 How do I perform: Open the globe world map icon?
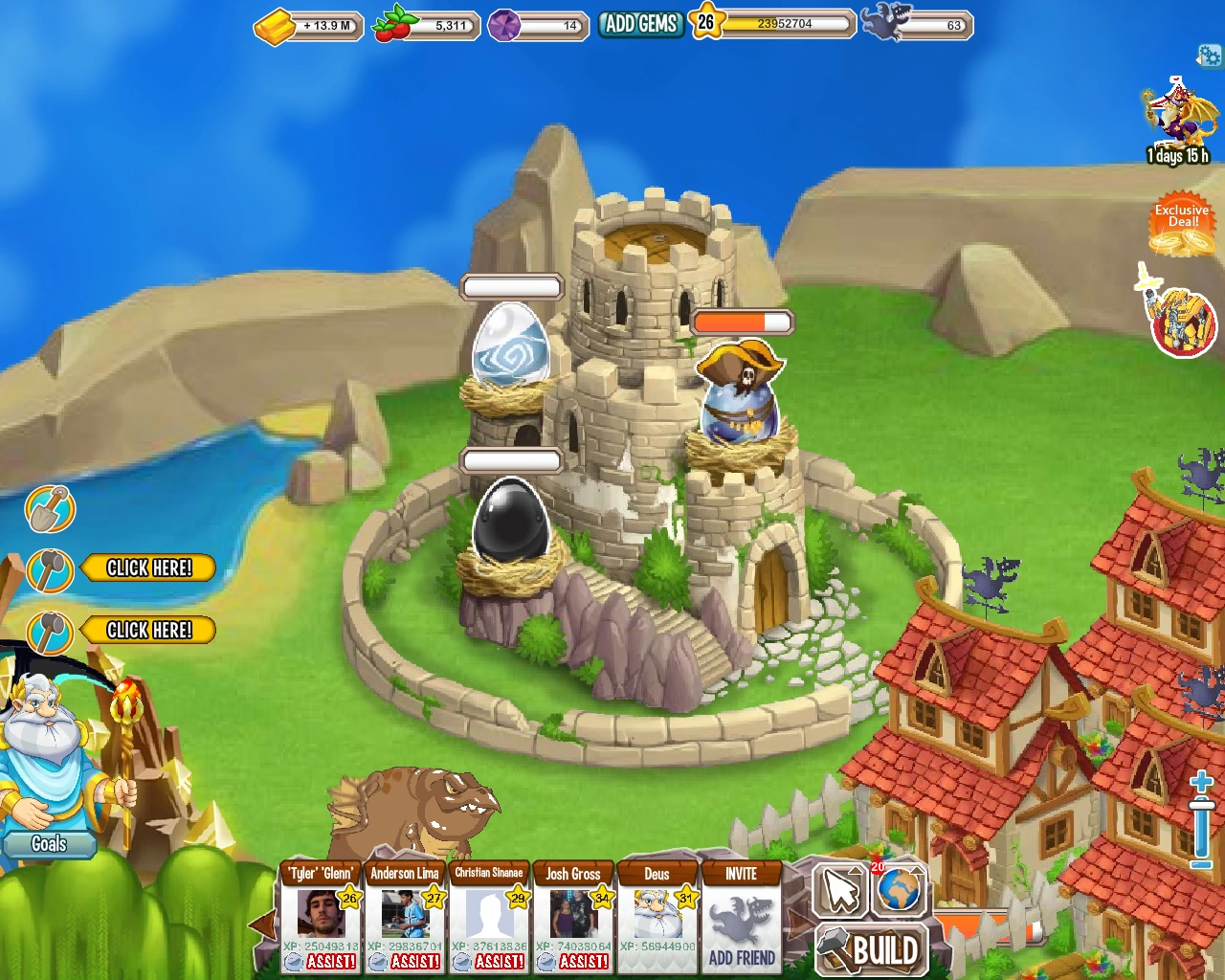(899, 890)
